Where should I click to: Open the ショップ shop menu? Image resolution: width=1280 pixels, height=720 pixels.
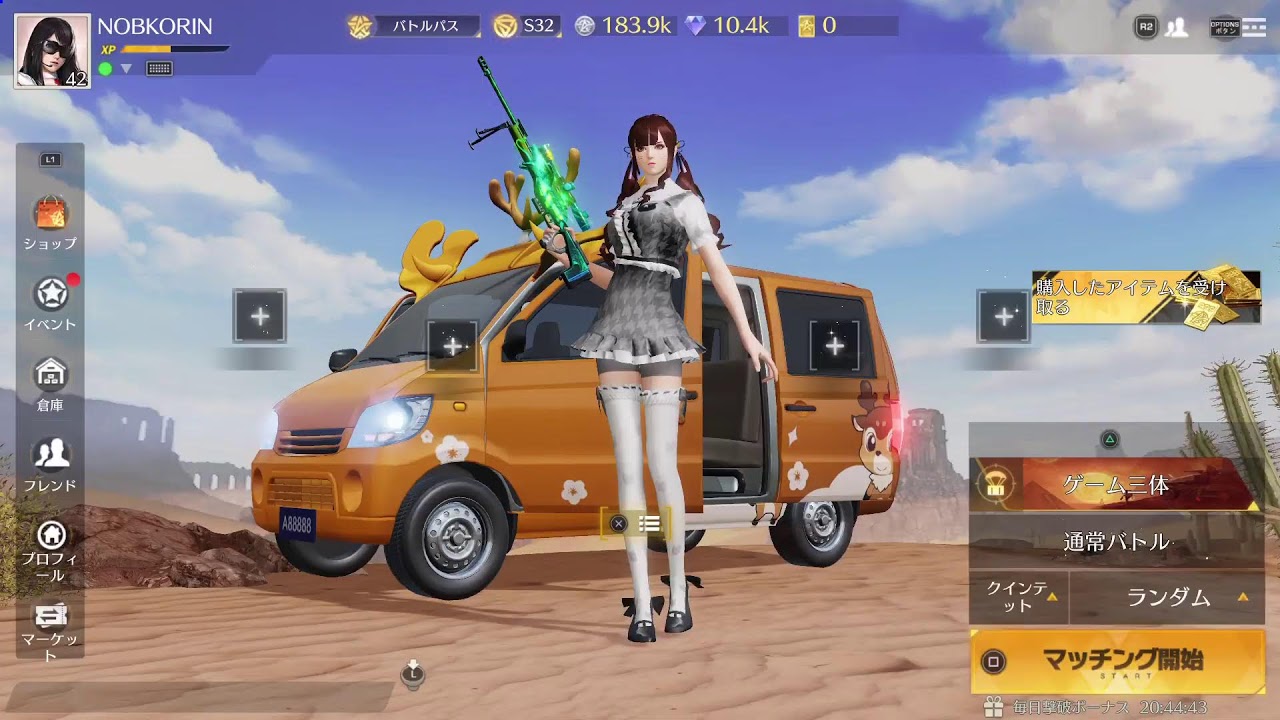(x=50, y=221)
